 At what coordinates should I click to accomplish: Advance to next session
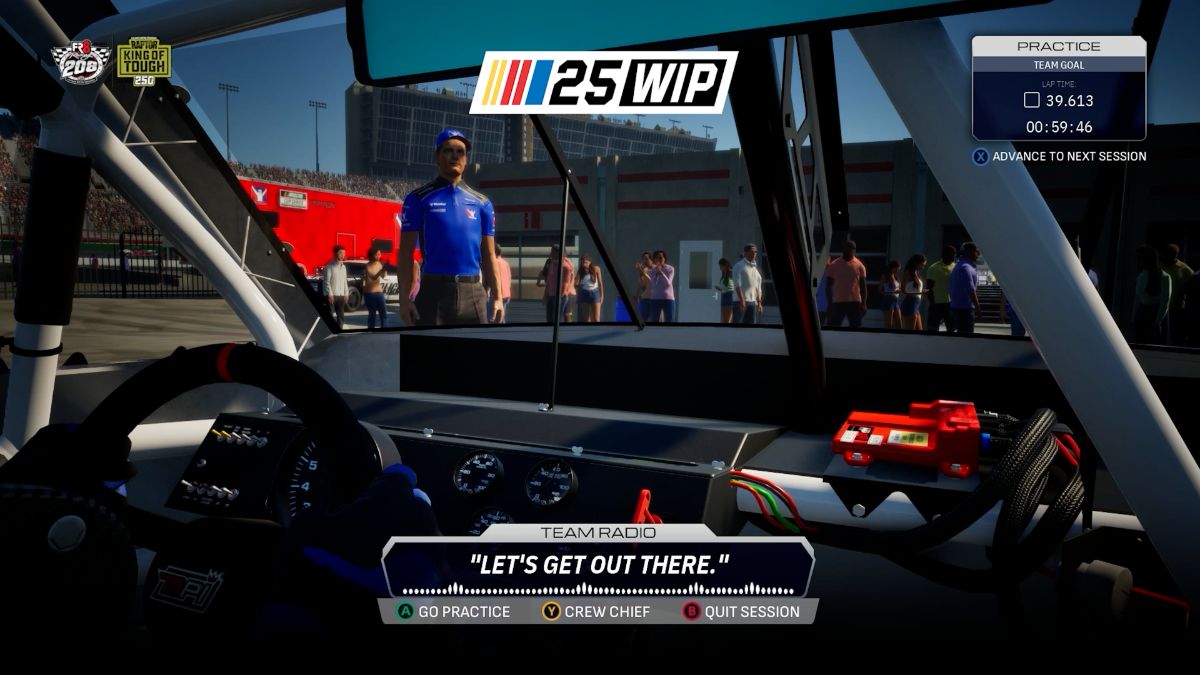coord(1060,156)
